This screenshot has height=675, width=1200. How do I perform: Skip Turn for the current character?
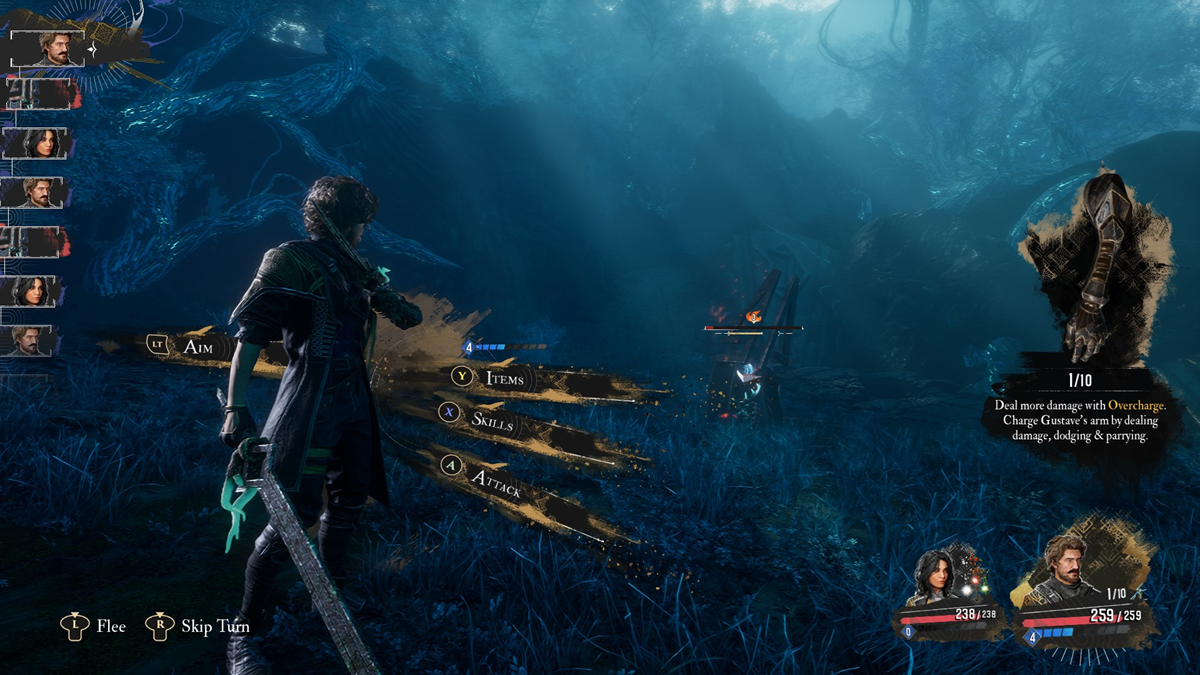pyautogui.click(x=198, y=626)
